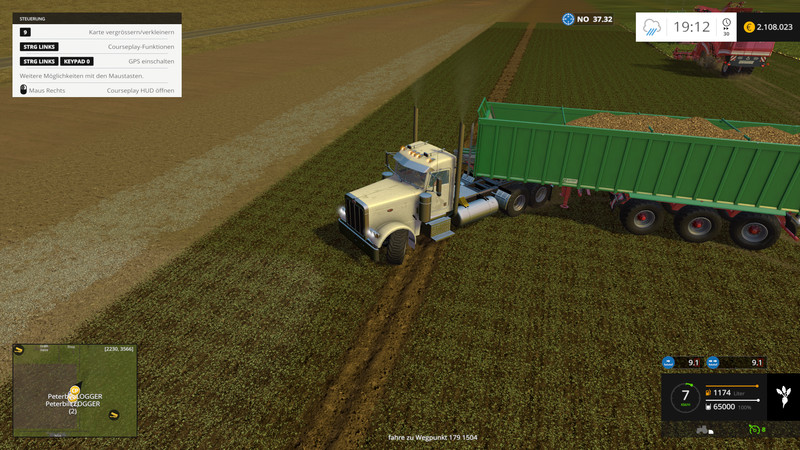Click the yellow euro coin icon
This screenshot has height=450, width=800.
[748, 27]
